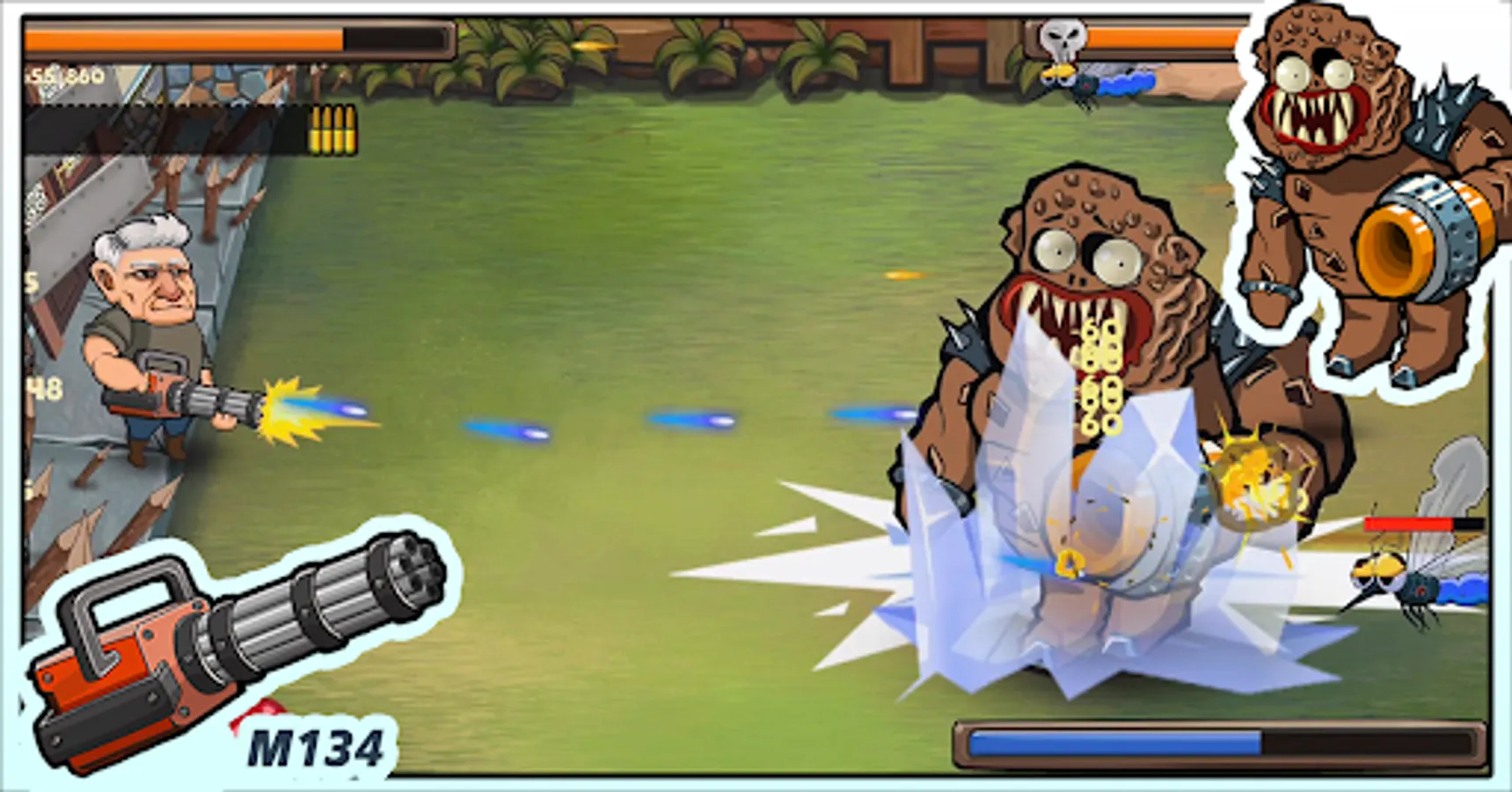Click the skull icon above the fly enemy

(x=1063, y=35)
